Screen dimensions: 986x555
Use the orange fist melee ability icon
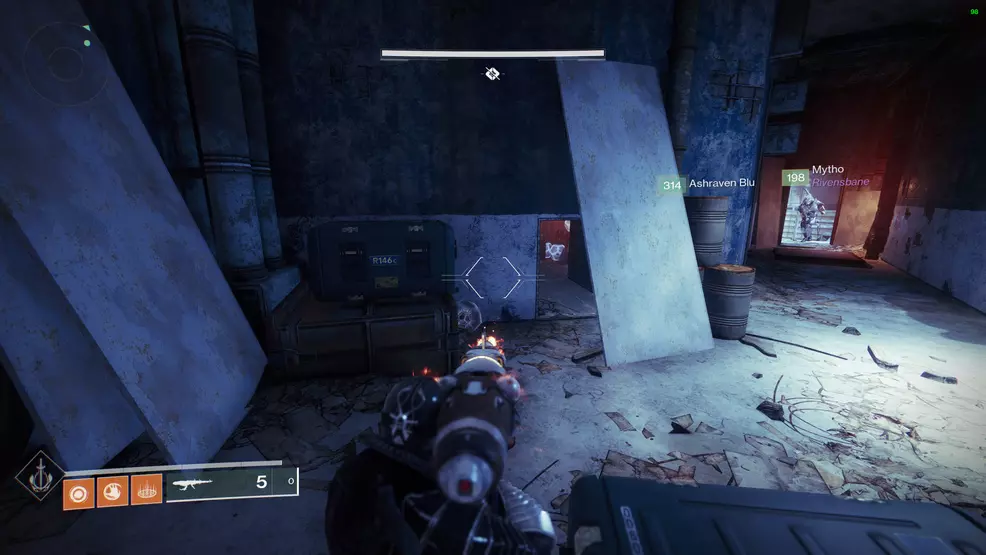point(112,491)
